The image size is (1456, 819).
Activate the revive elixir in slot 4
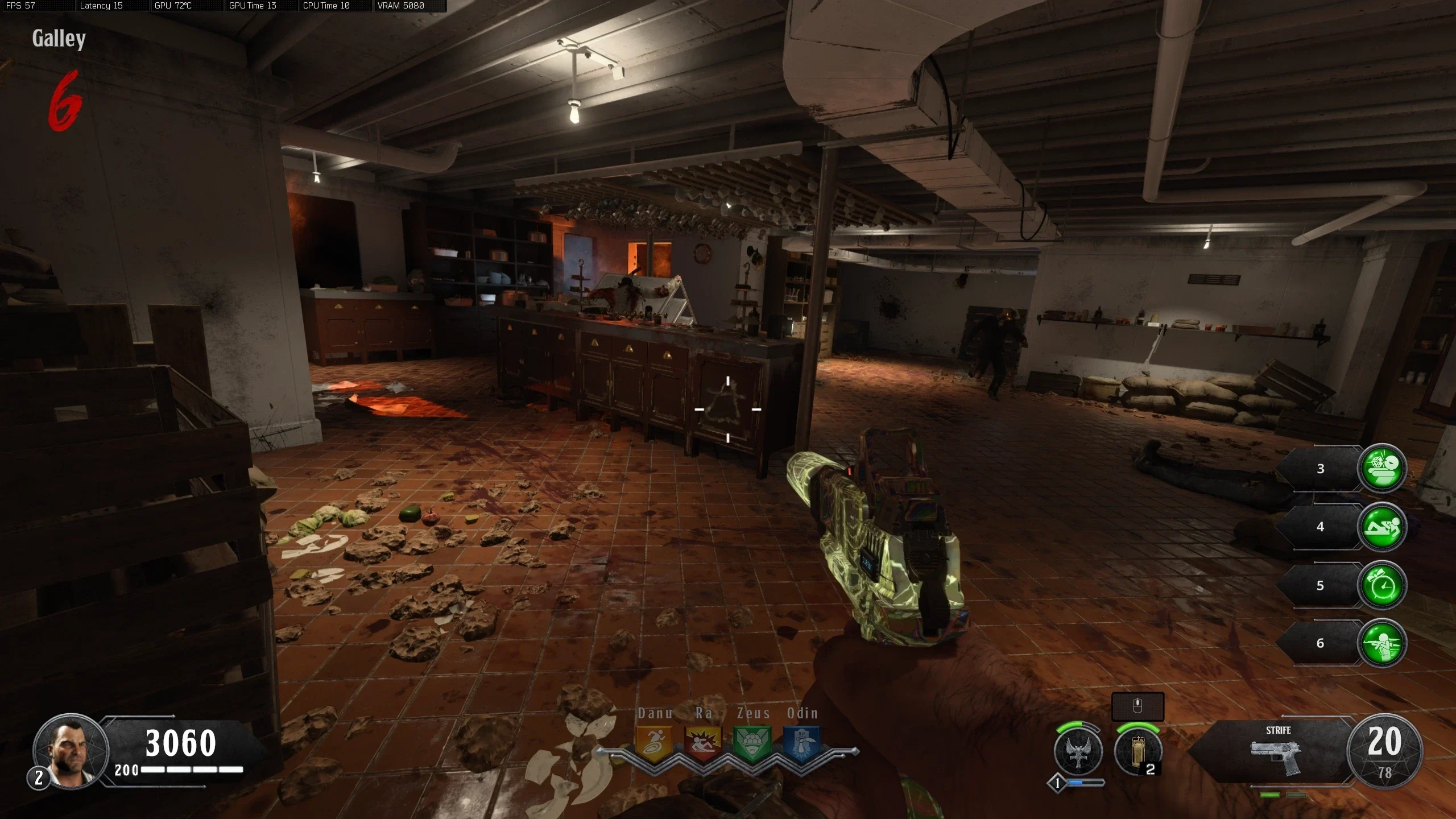1381,527
